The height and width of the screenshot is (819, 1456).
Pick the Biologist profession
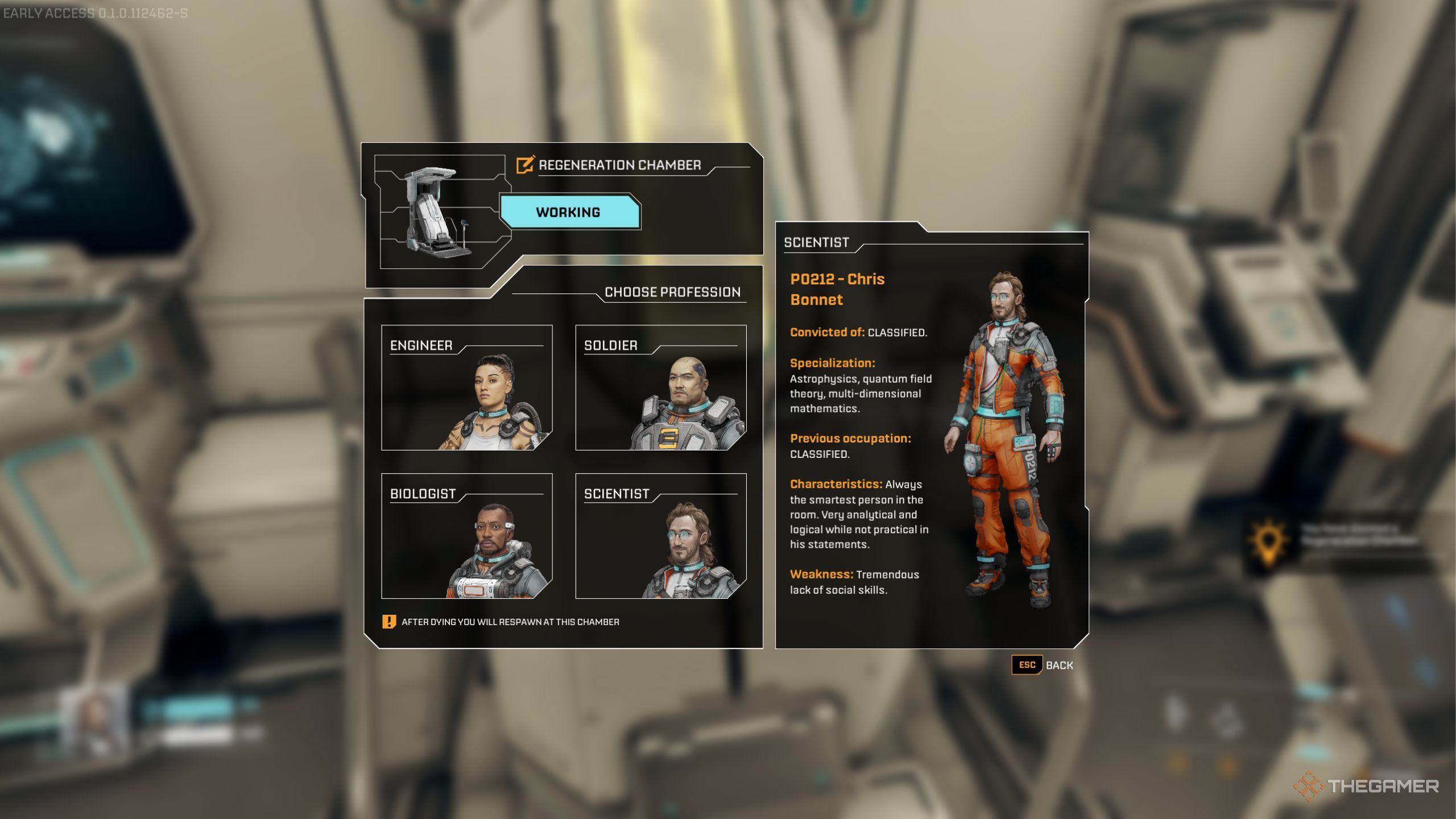[466, 536]
